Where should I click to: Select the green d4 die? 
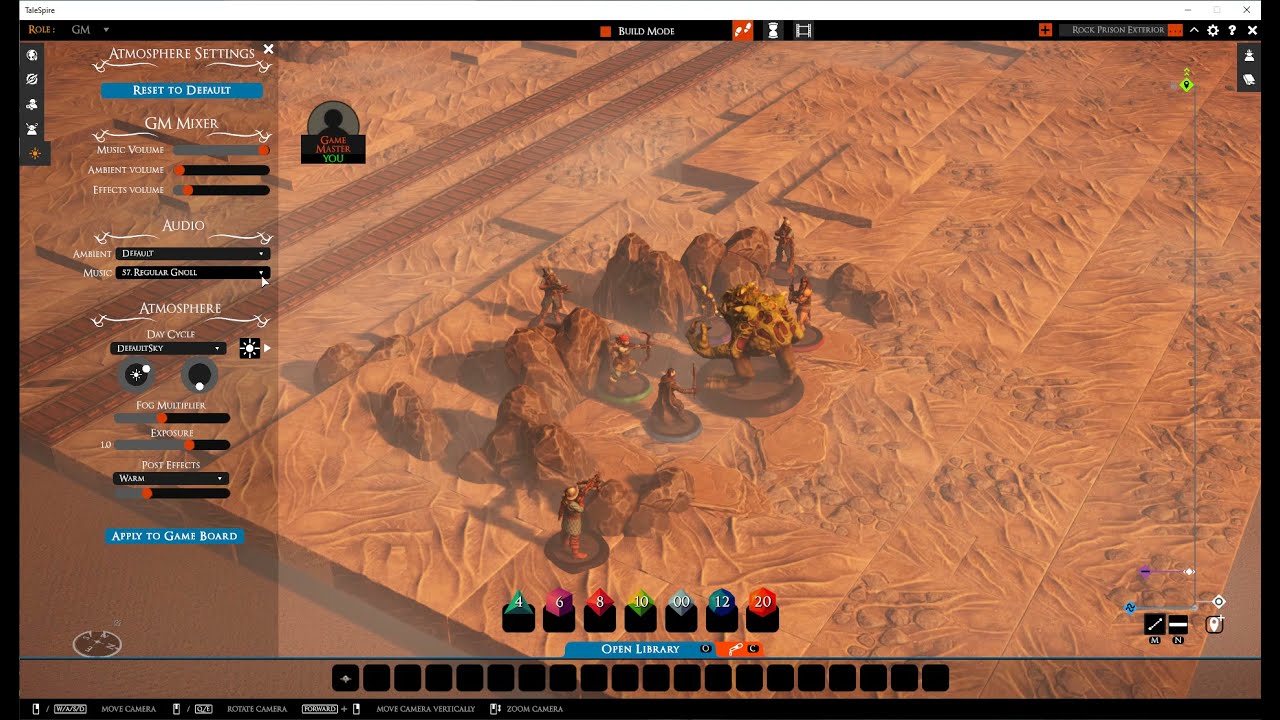tap(518, 603)
